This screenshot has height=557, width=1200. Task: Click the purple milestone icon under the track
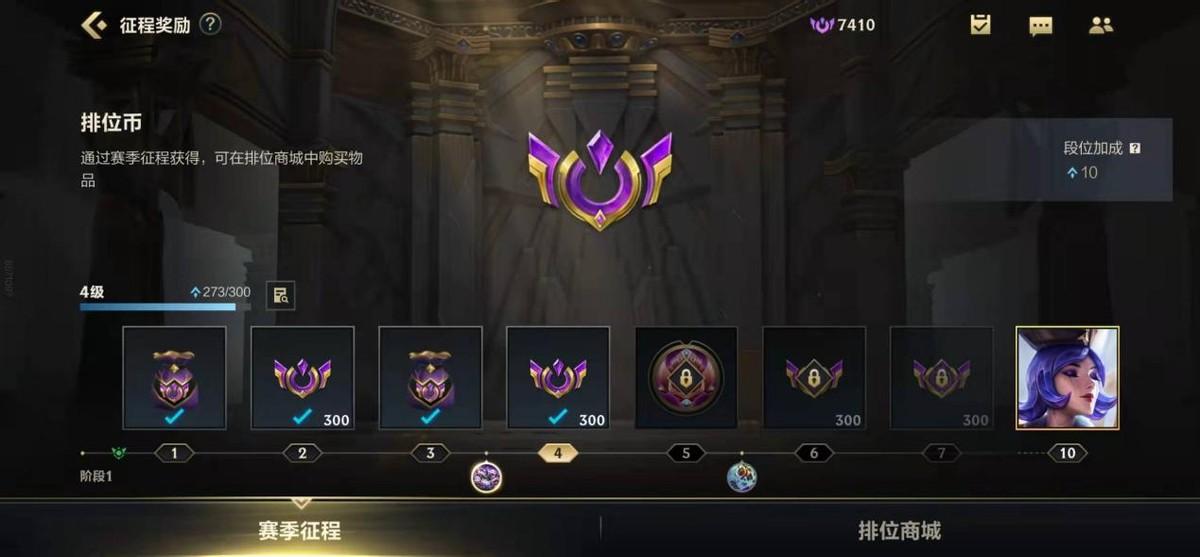486,477
